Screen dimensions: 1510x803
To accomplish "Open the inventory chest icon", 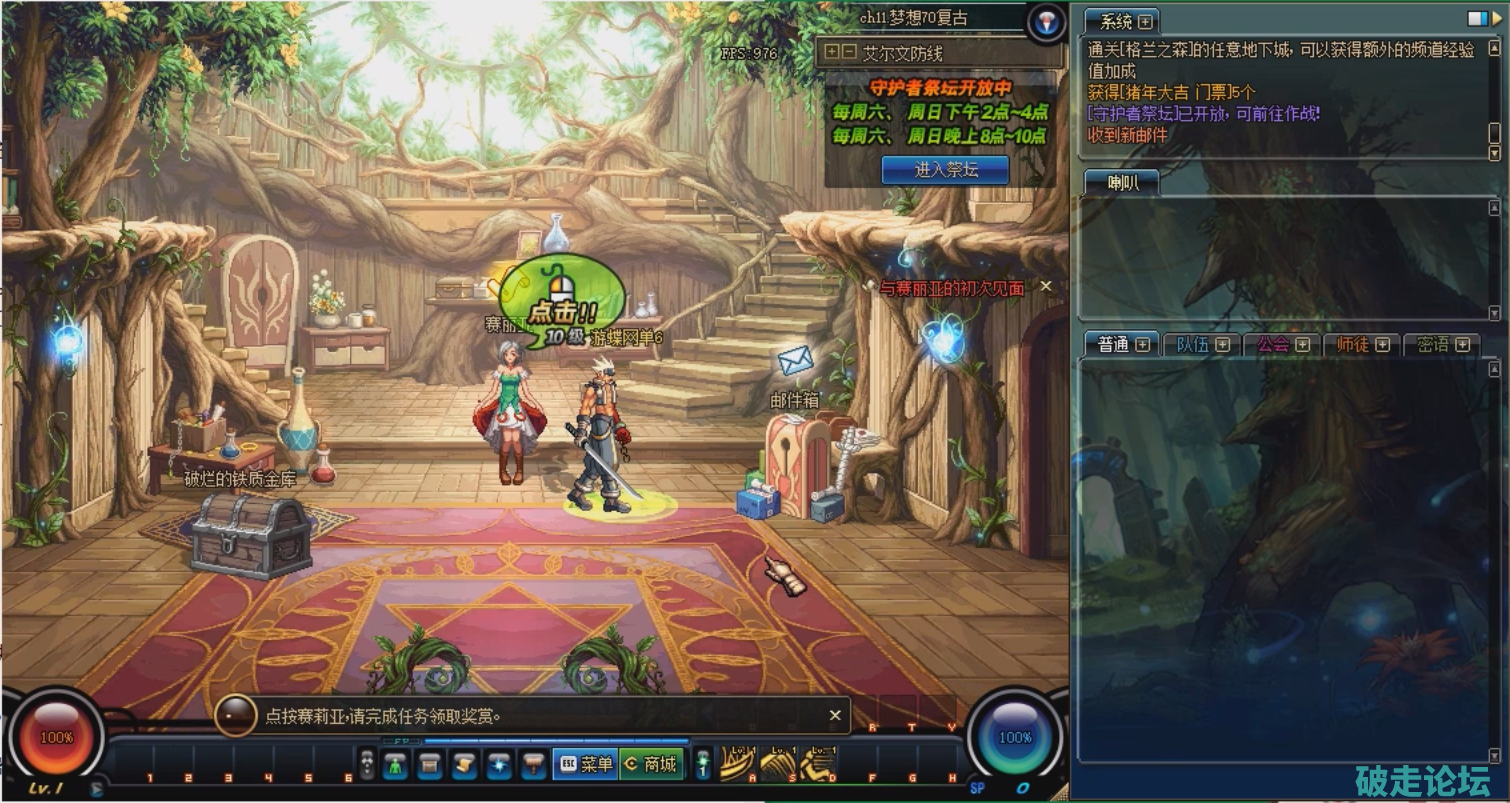I will [x=430, y=765].
